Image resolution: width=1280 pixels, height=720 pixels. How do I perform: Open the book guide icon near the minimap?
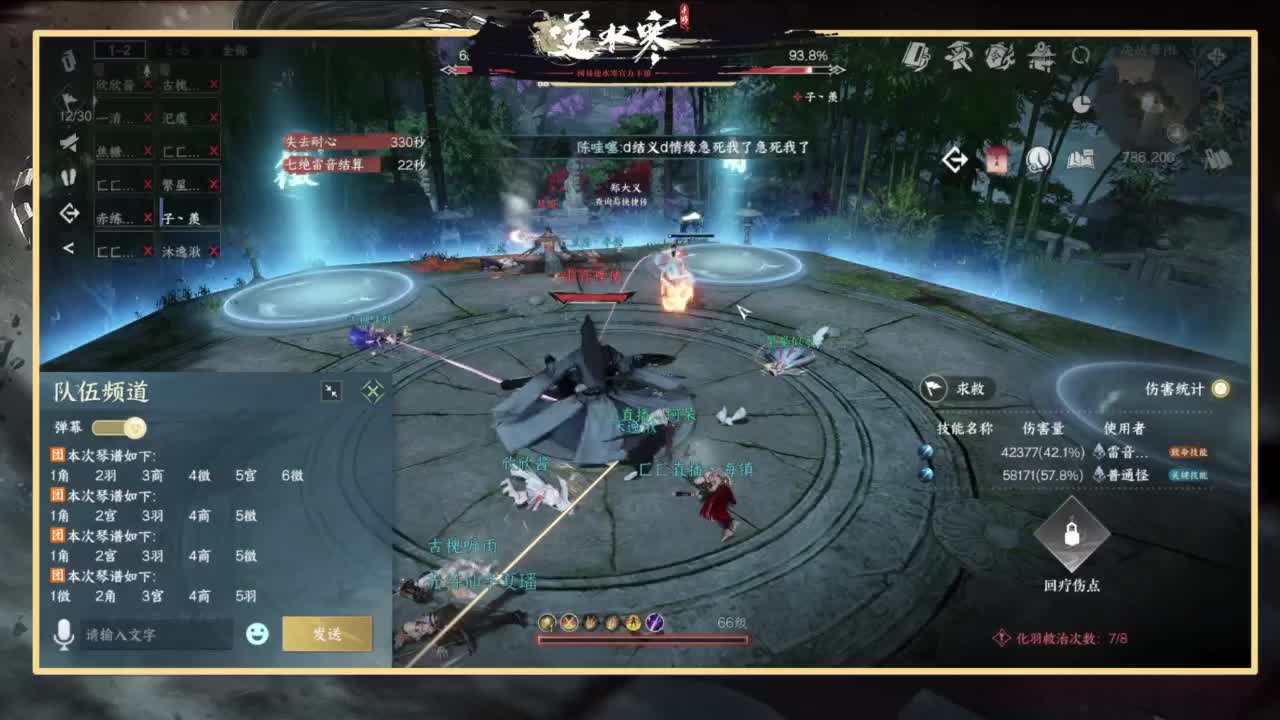tap(1080, 159)
